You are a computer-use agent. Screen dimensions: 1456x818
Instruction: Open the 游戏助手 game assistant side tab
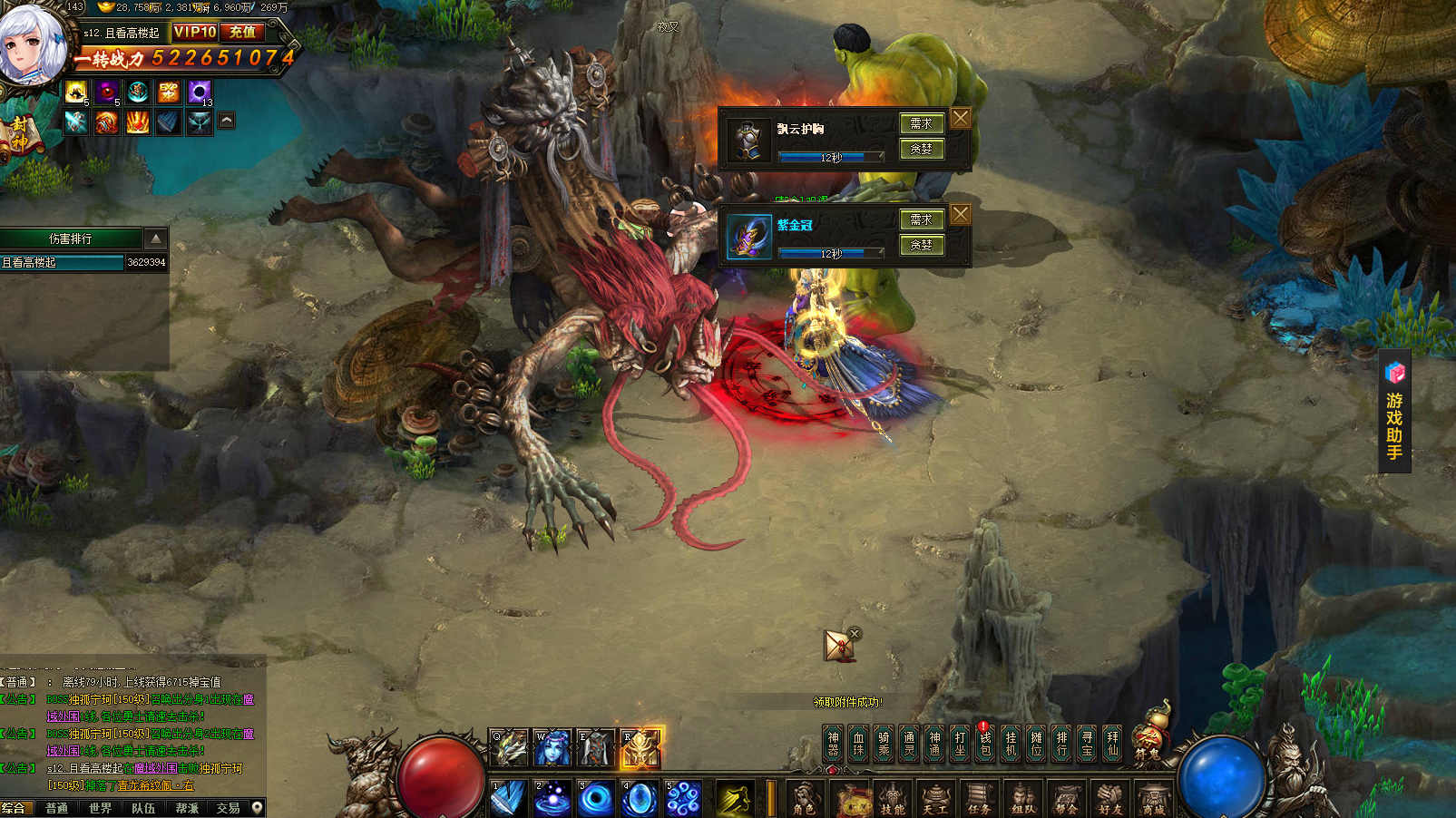coord(1394,413)
